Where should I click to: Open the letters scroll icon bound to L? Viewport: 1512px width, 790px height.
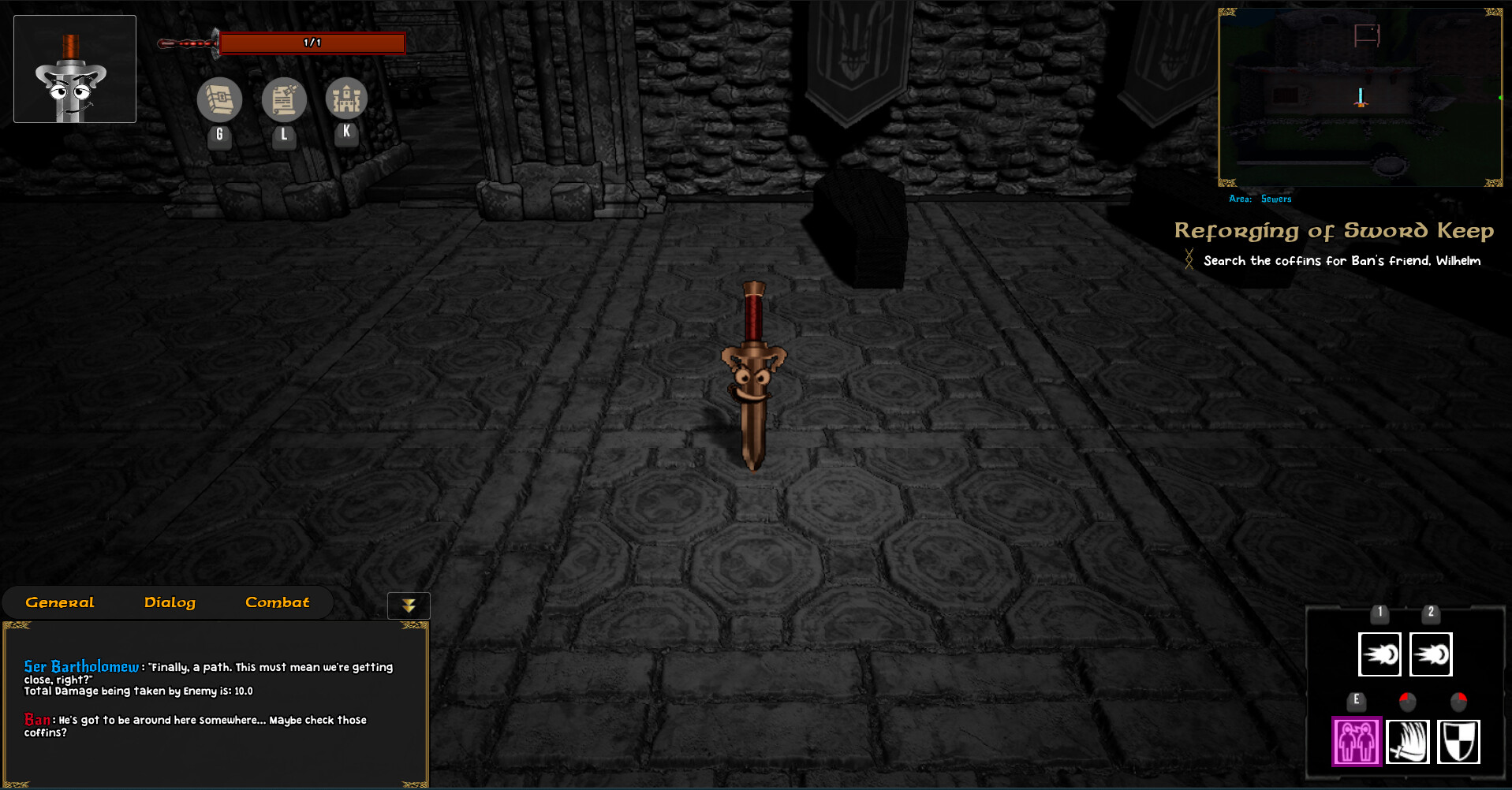pos(282,100)
